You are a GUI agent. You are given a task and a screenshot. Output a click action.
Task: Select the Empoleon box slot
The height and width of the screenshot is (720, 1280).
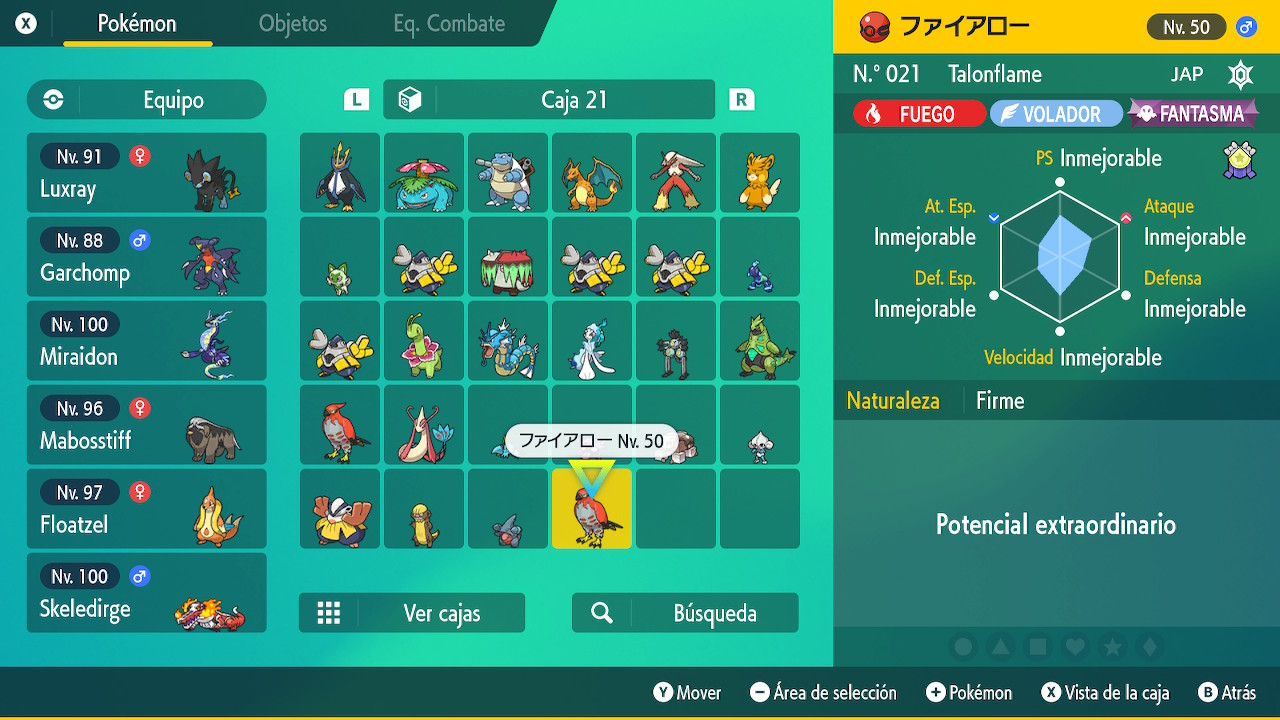pos(340,173)
